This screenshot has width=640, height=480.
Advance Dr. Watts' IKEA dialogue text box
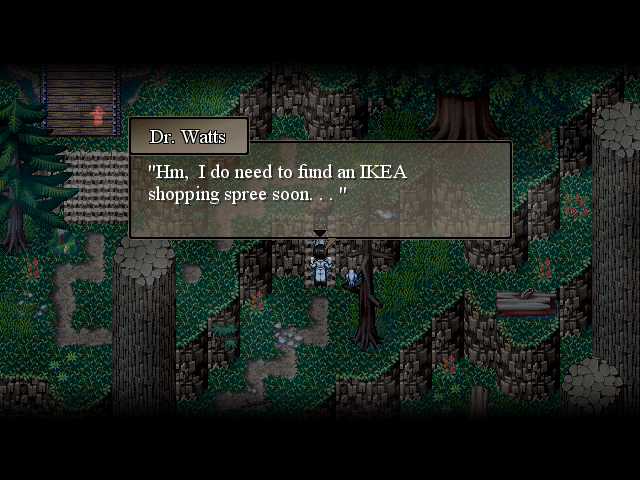click(x=320, y=188)
